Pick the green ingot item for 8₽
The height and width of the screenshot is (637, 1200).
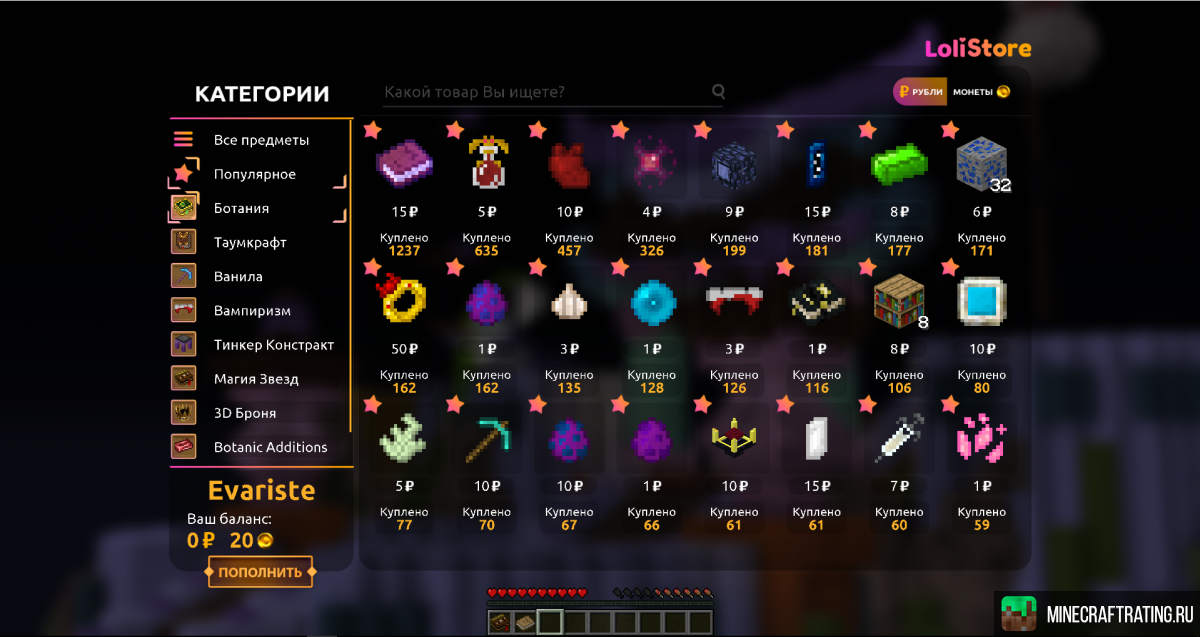[x=899, y=162]
